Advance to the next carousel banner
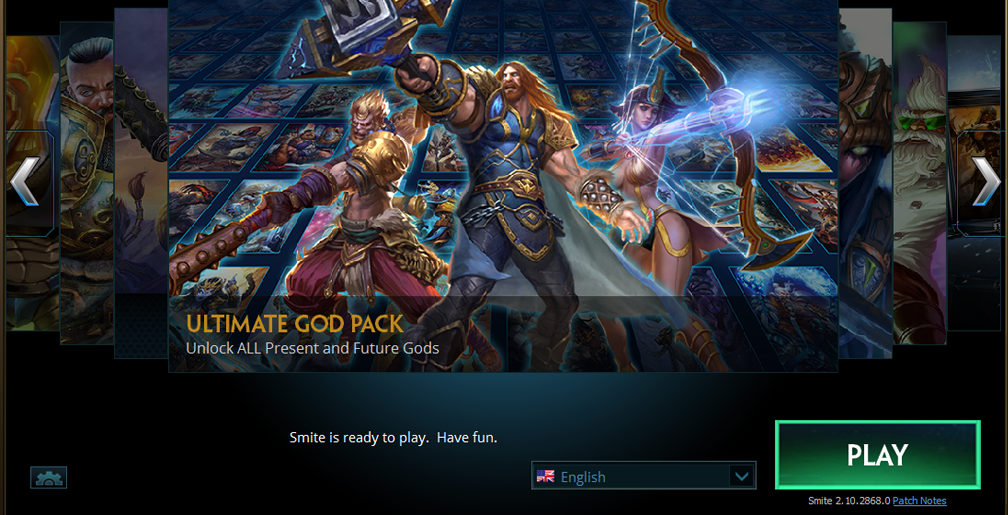 click(x=985, y=182)
